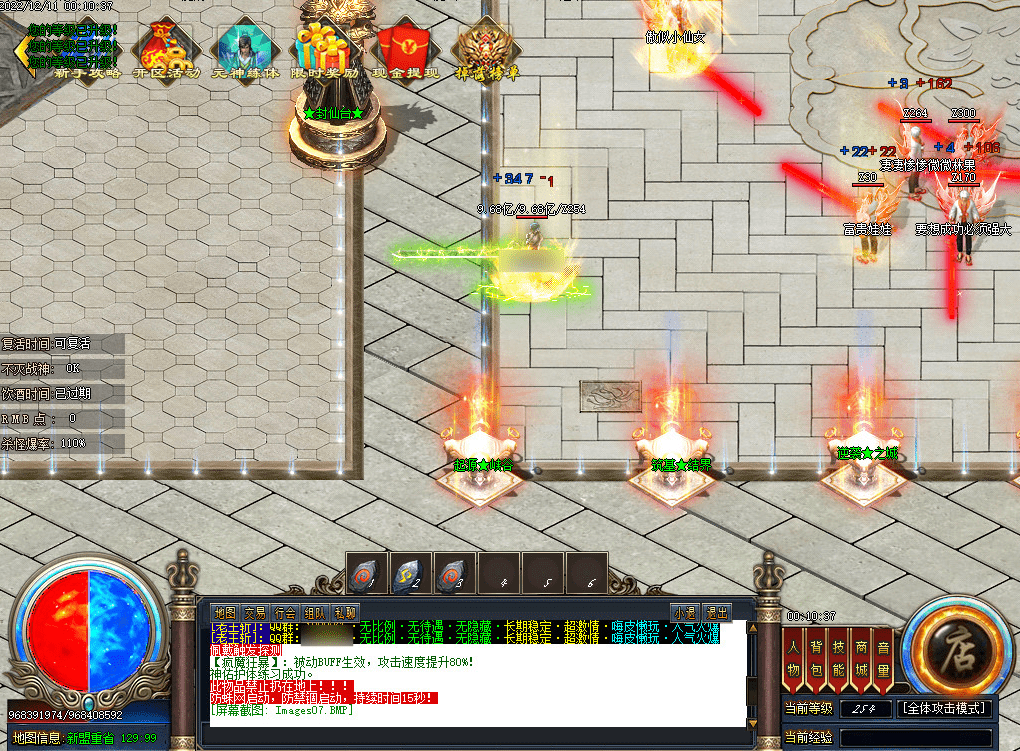This screenshot has width=1020, height=751.
Task: Use the skill stone in hotbar slot 3
Action: (x=454, y=575)
